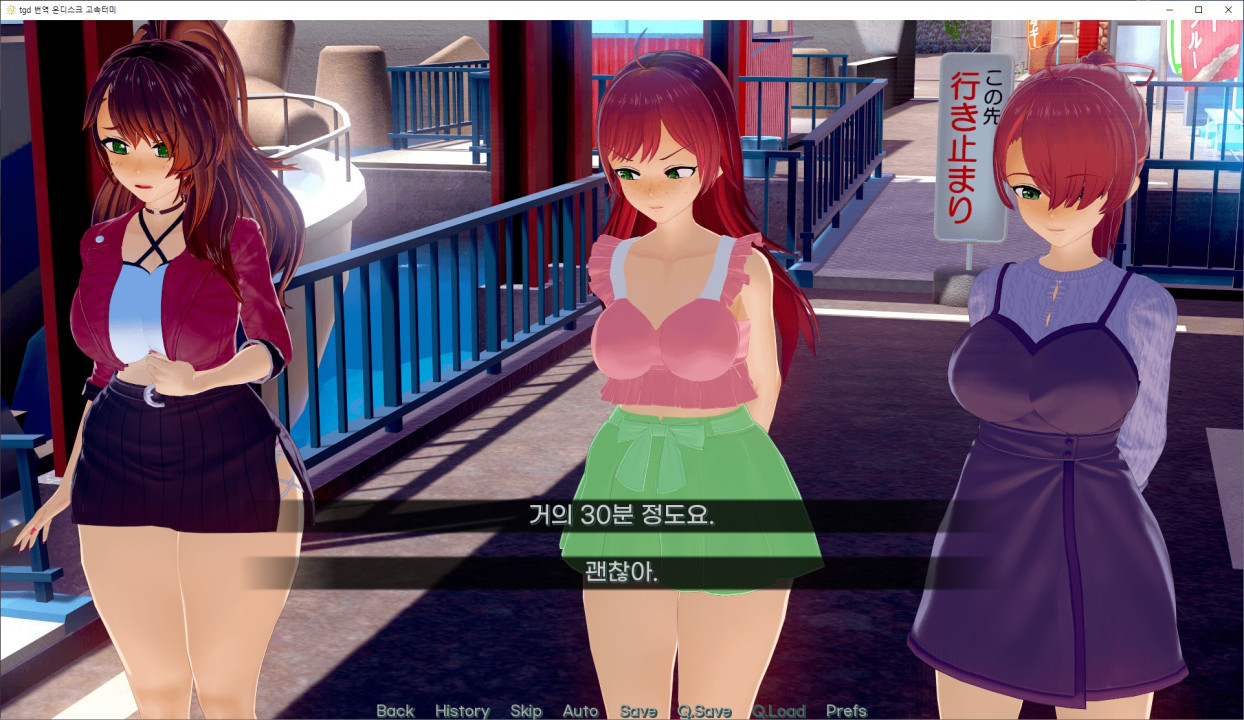Minimize the game window
The image size is (1244, 720).
point(1170,9)
